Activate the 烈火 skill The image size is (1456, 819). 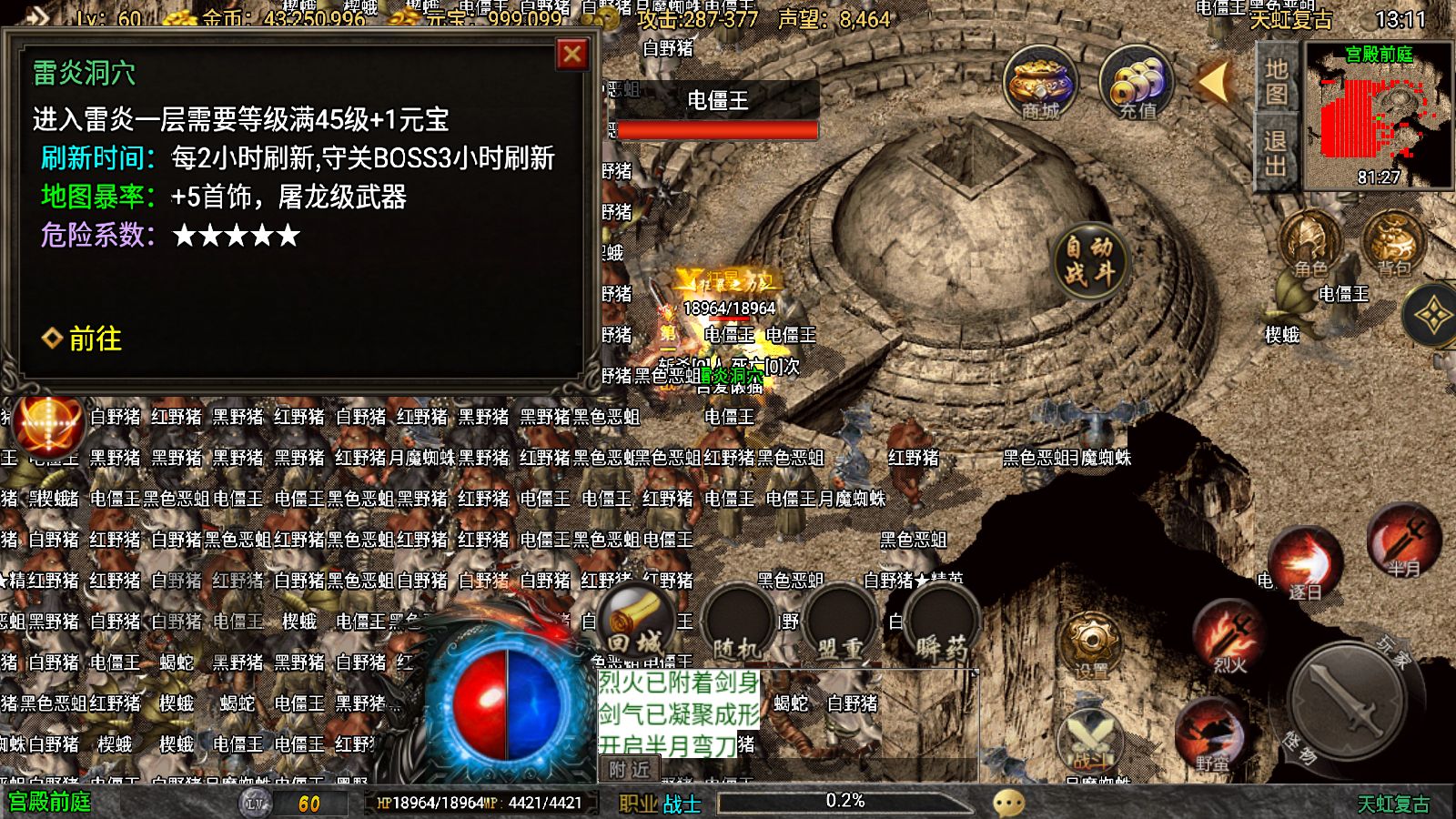[1231, 636]
